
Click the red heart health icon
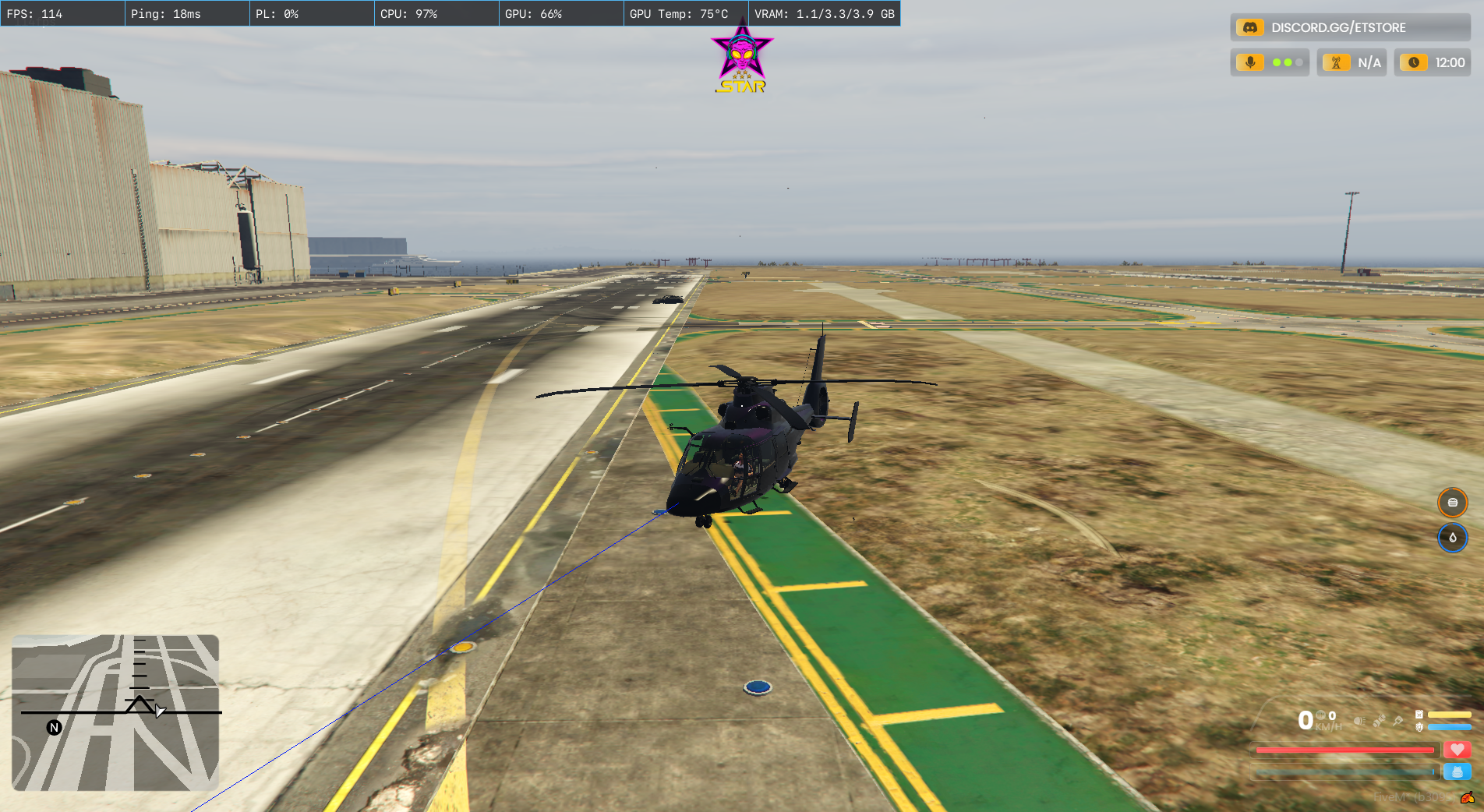(x=1457, y=750)
